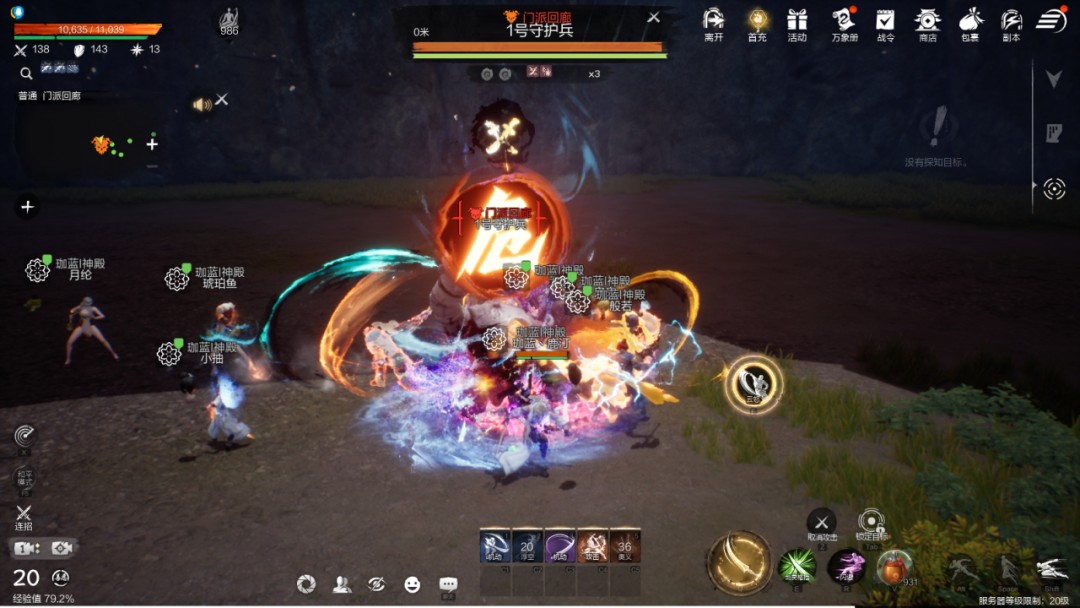Toggle the 锁定目标 target lock

[x=871, y=520]
